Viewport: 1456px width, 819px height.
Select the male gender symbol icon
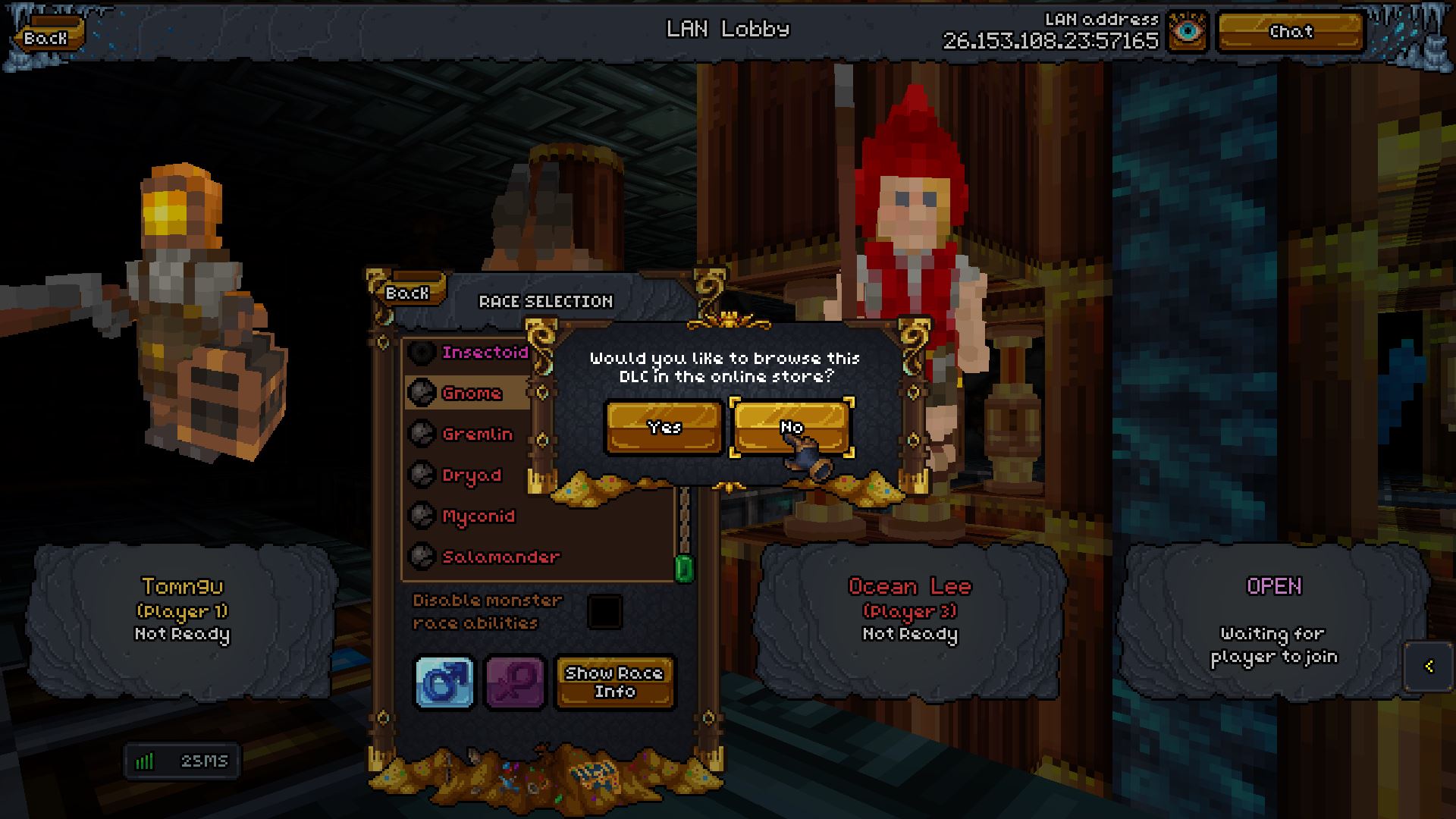coord(444,682)
